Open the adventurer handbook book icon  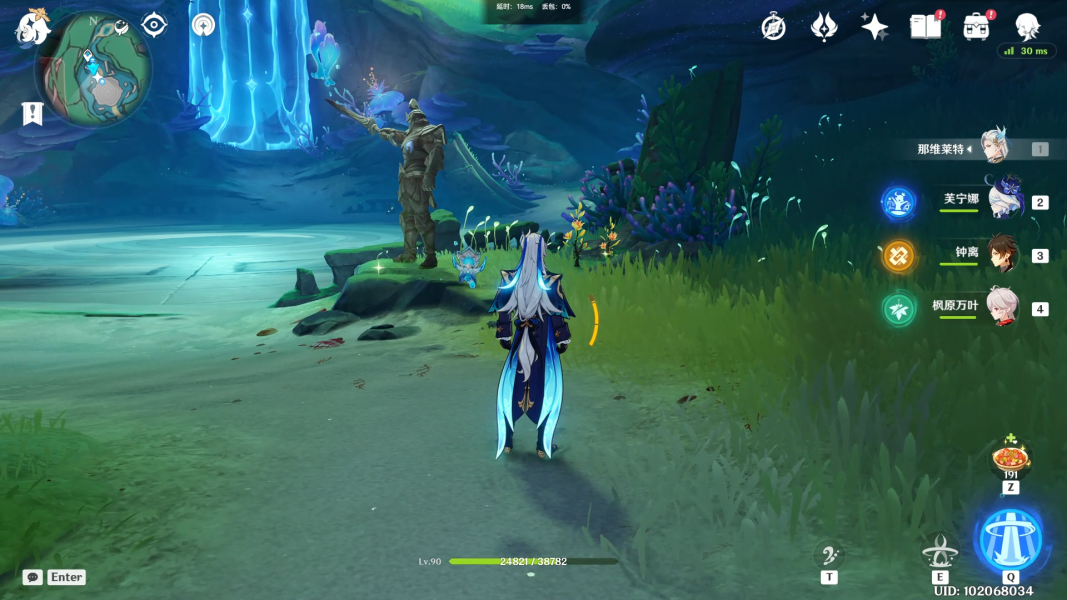pyautogui.click(x=925, y=27)
